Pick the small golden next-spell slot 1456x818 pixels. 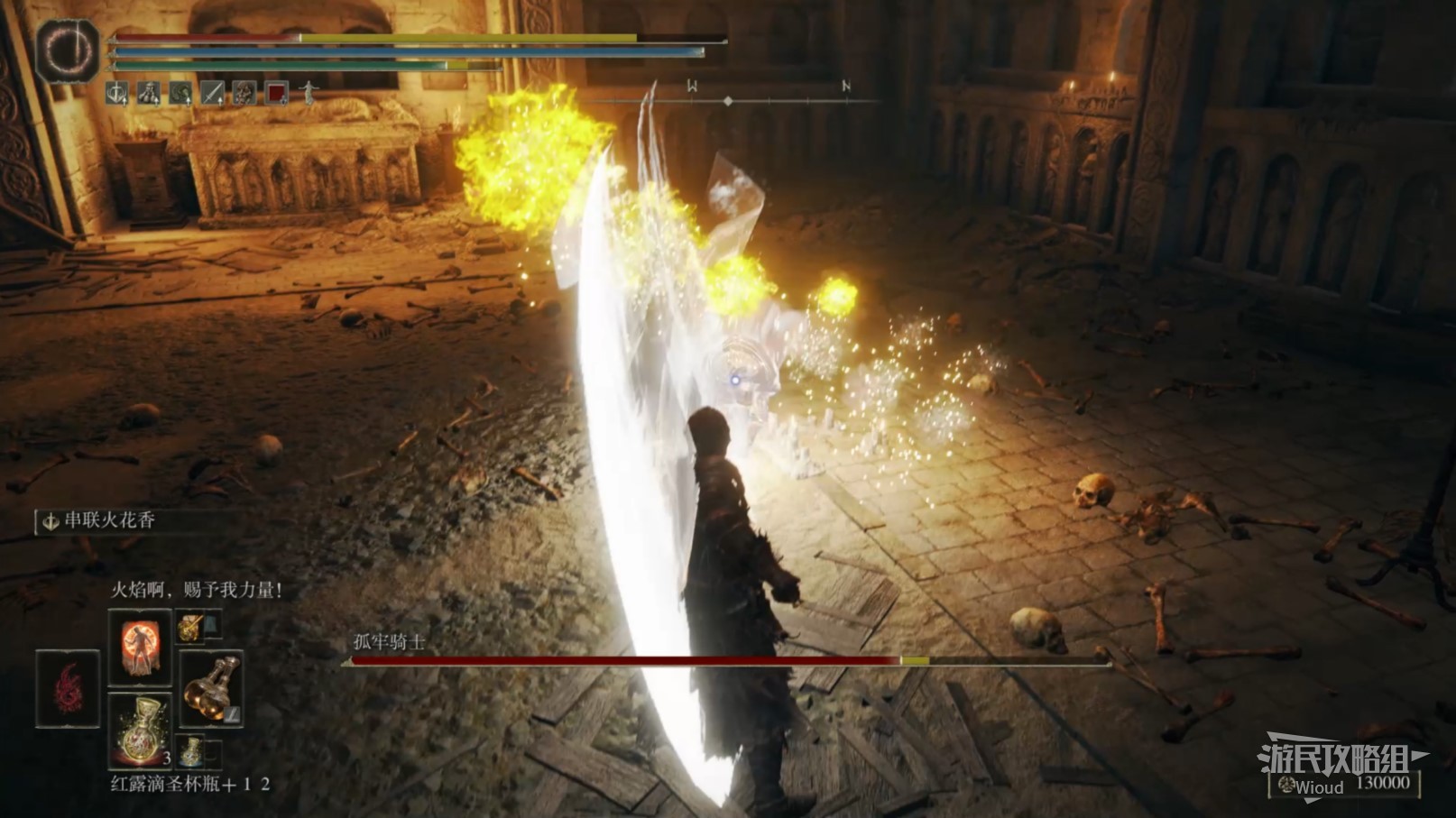189,626
